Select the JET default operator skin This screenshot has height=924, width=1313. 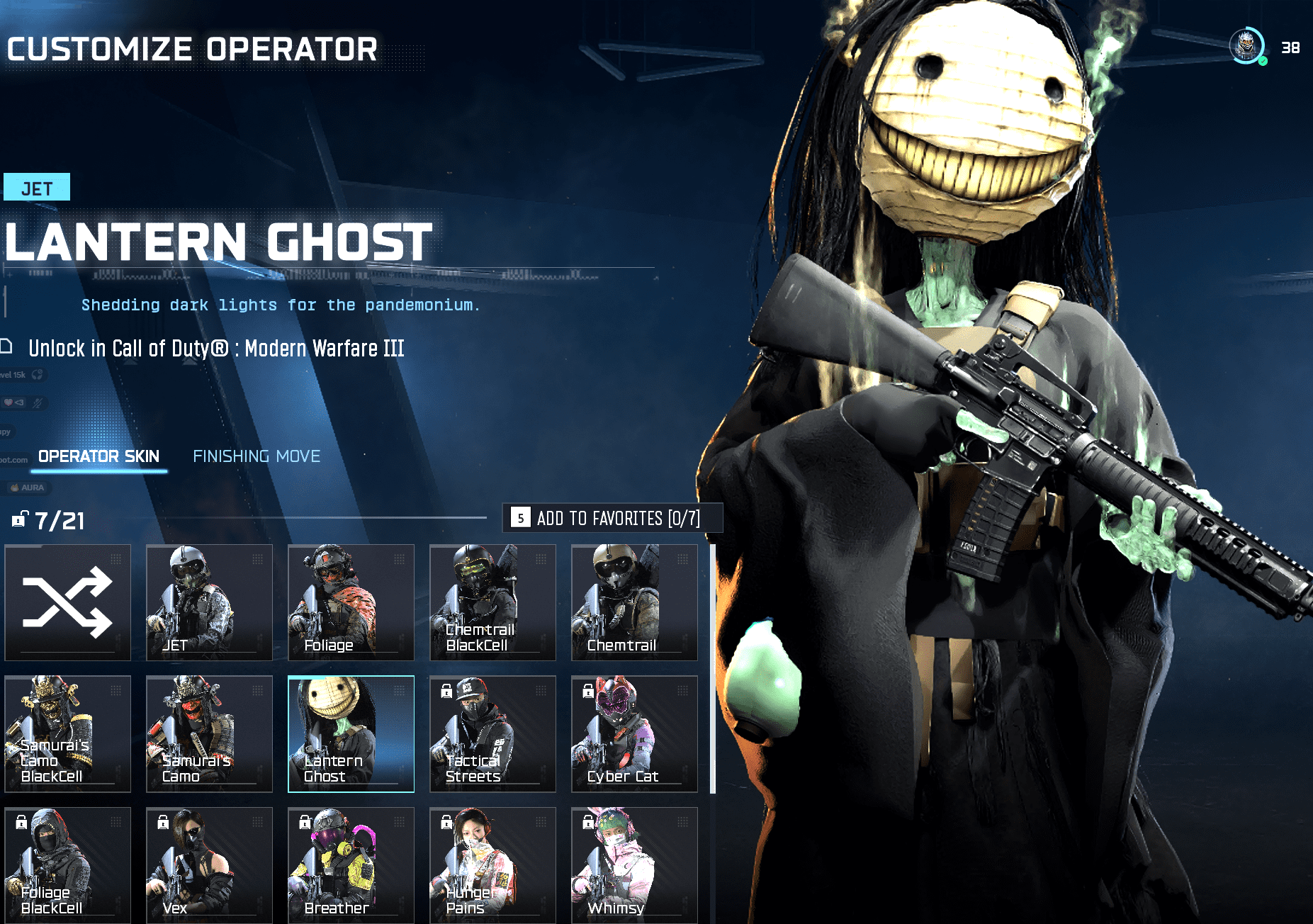click(209, 602)
